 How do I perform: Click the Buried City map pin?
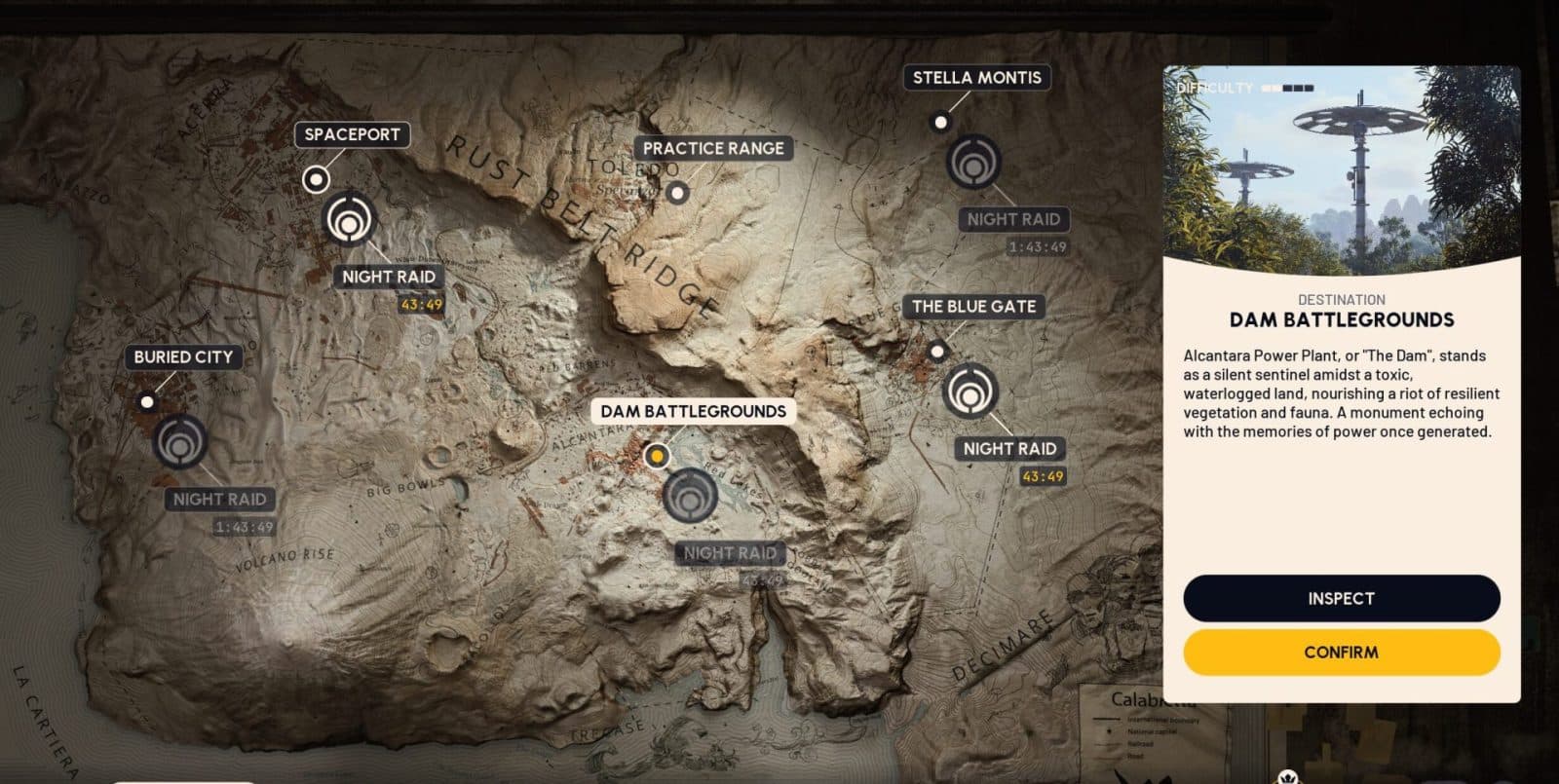[148, 401]
